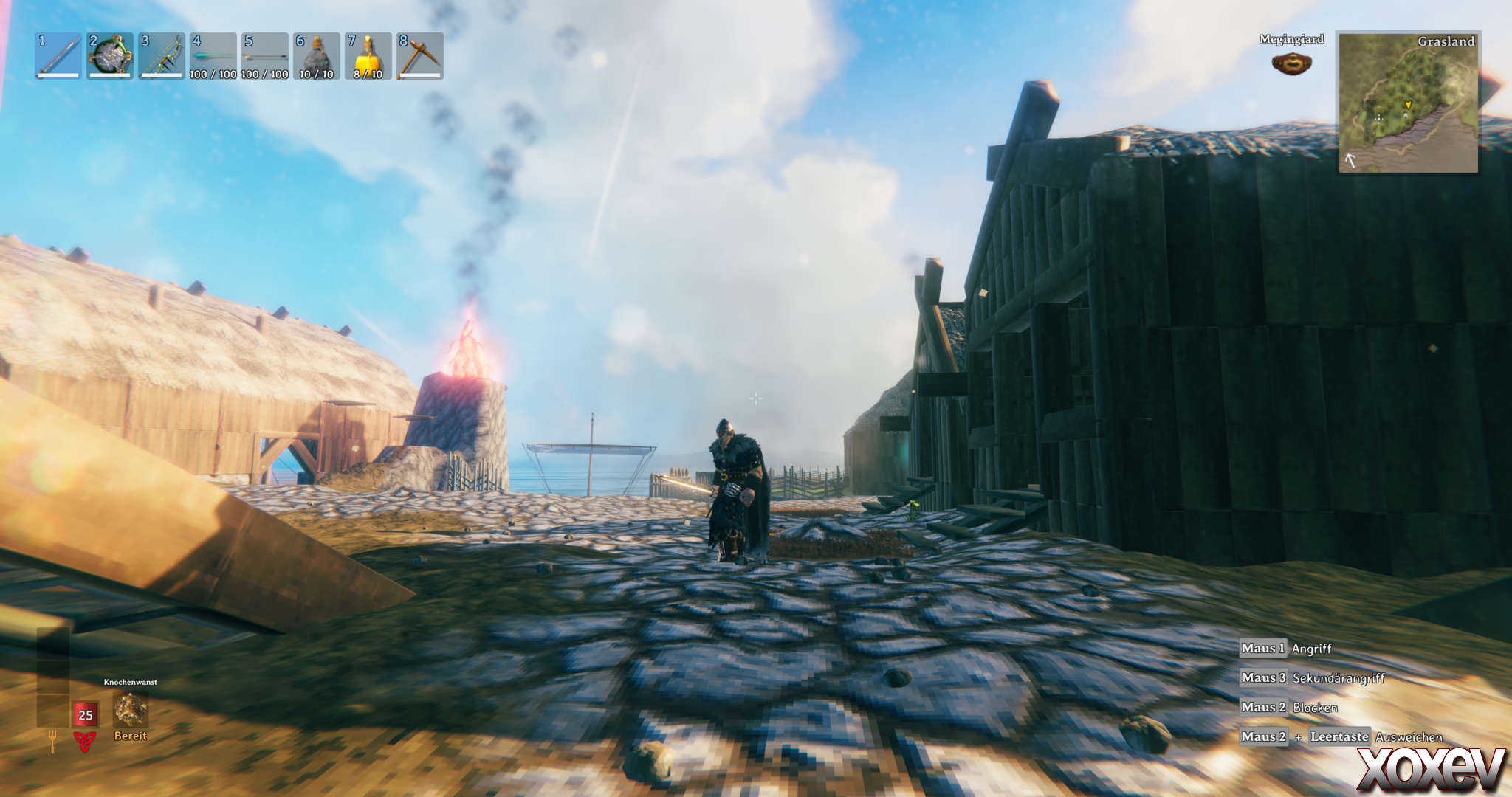The height and width of the screenshot is (797, 1512).
Task: Drink the yellow mead bottle in slot 7
Action: [x=368, y=55]
